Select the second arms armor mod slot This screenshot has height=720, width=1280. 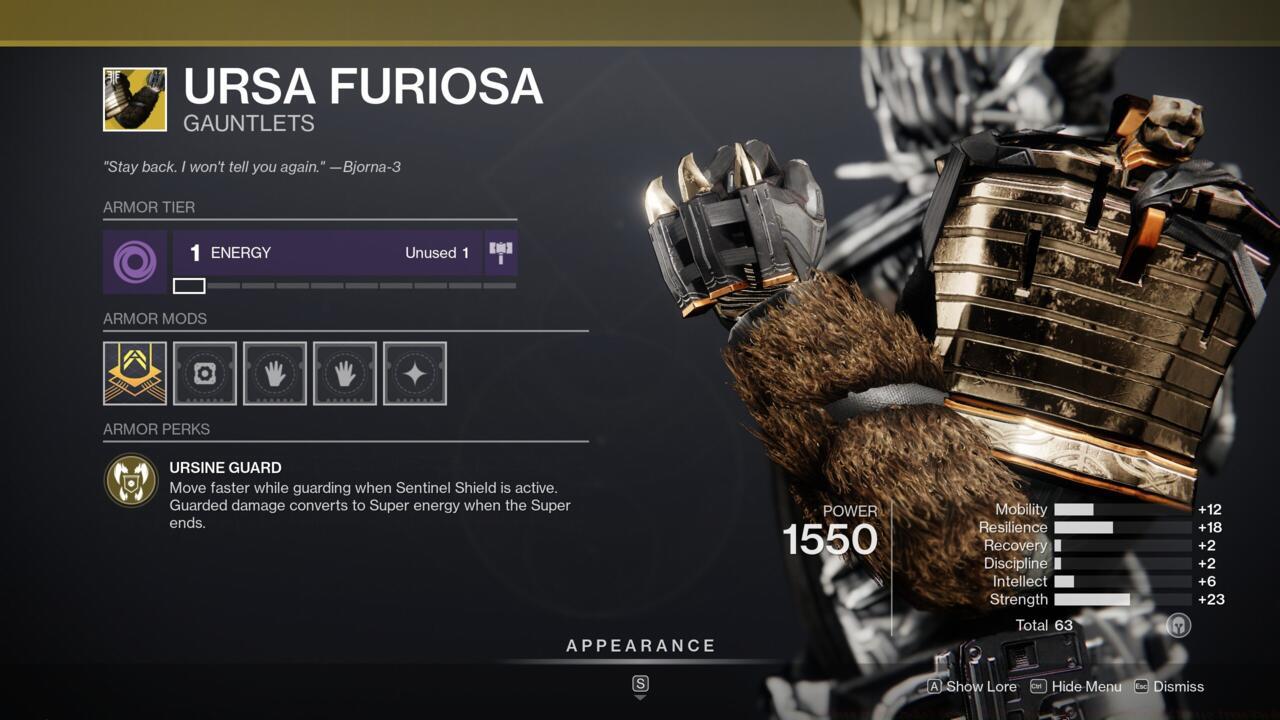344,373
